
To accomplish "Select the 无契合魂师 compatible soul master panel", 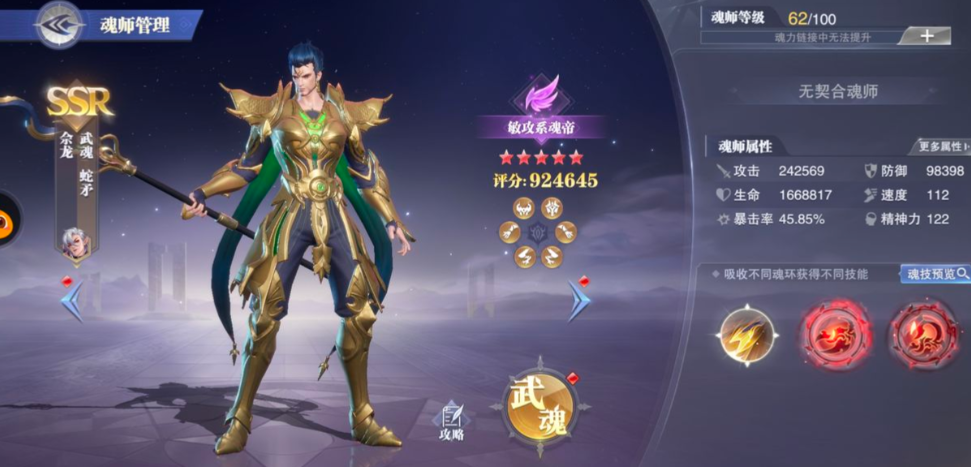I will point(838,91).
